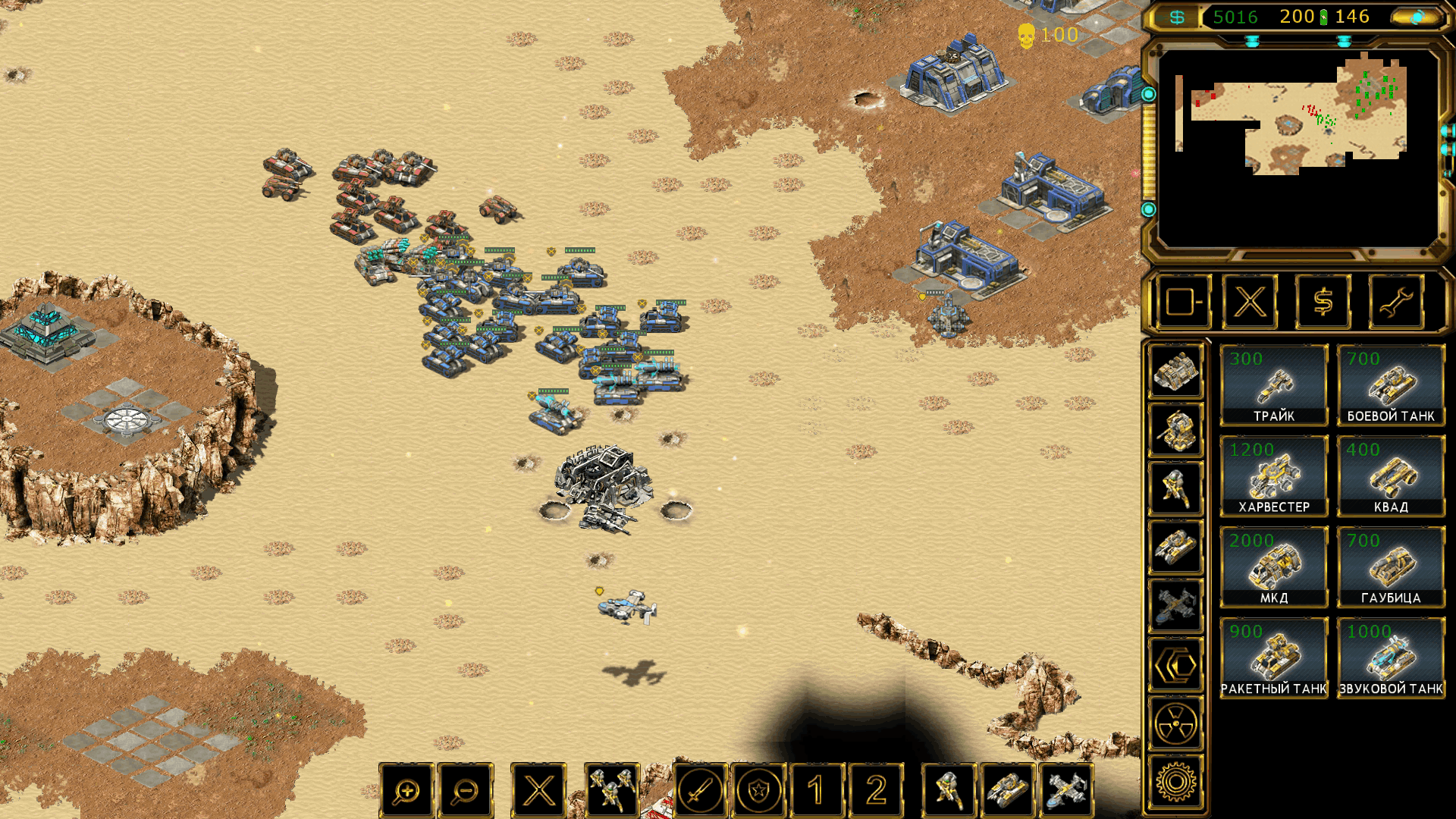
Task: Activate the repair wrench button
Action: click(1395, 303)
